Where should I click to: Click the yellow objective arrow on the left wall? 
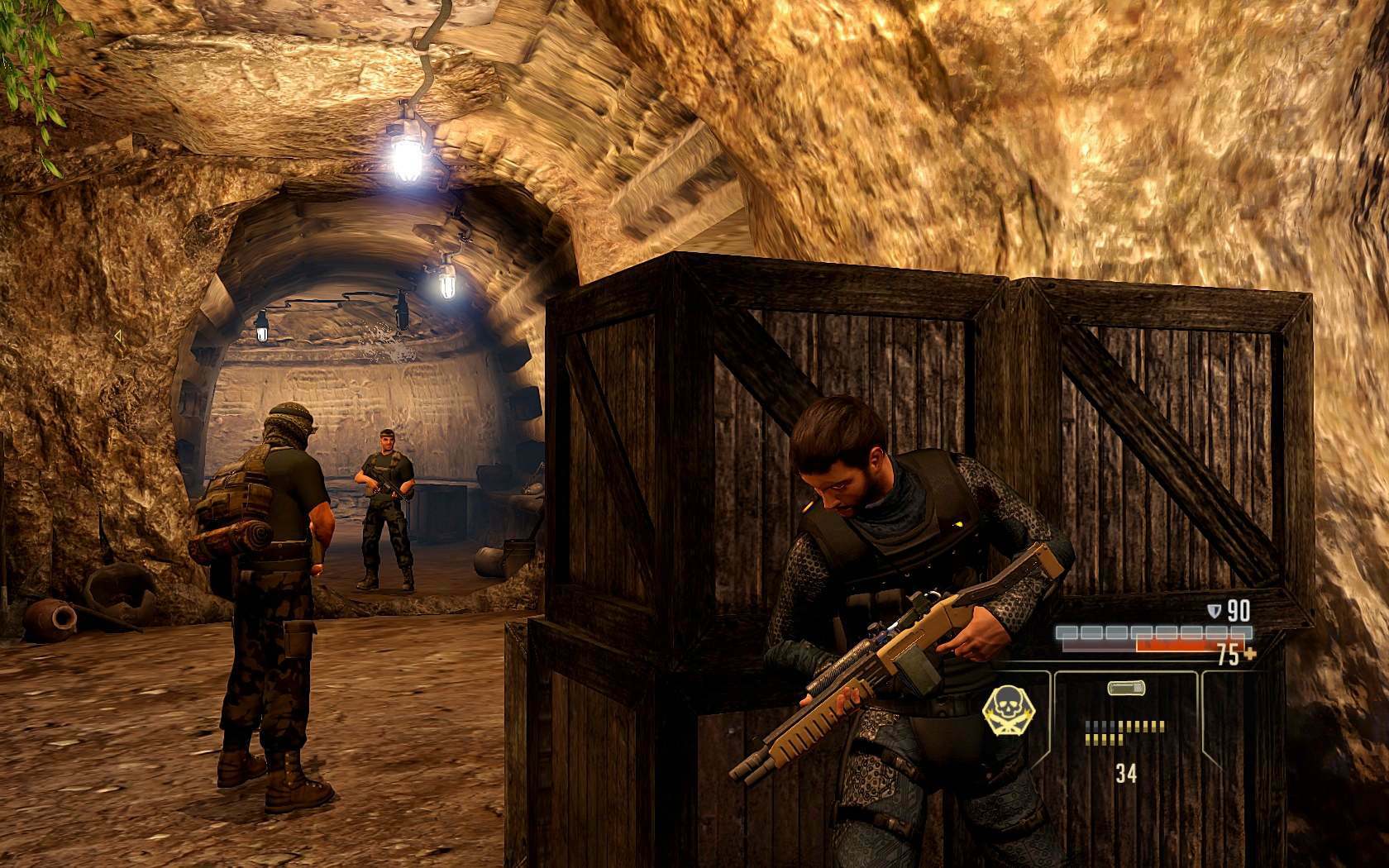coord(118,336)
